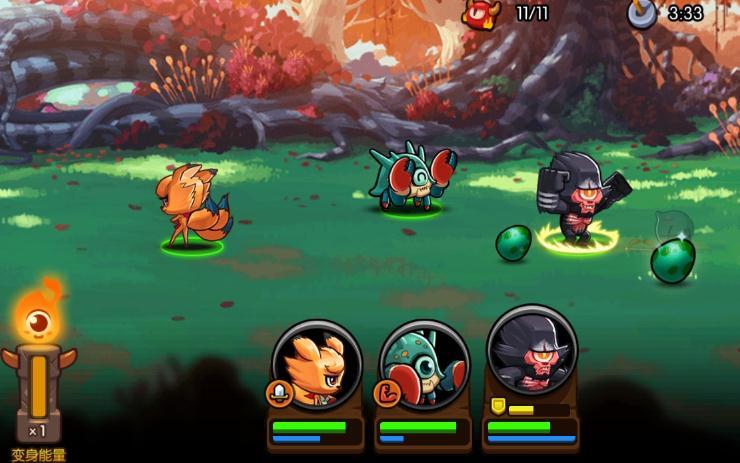
Task: Select the orange fox hero portrait
Action: coord(317,366)
